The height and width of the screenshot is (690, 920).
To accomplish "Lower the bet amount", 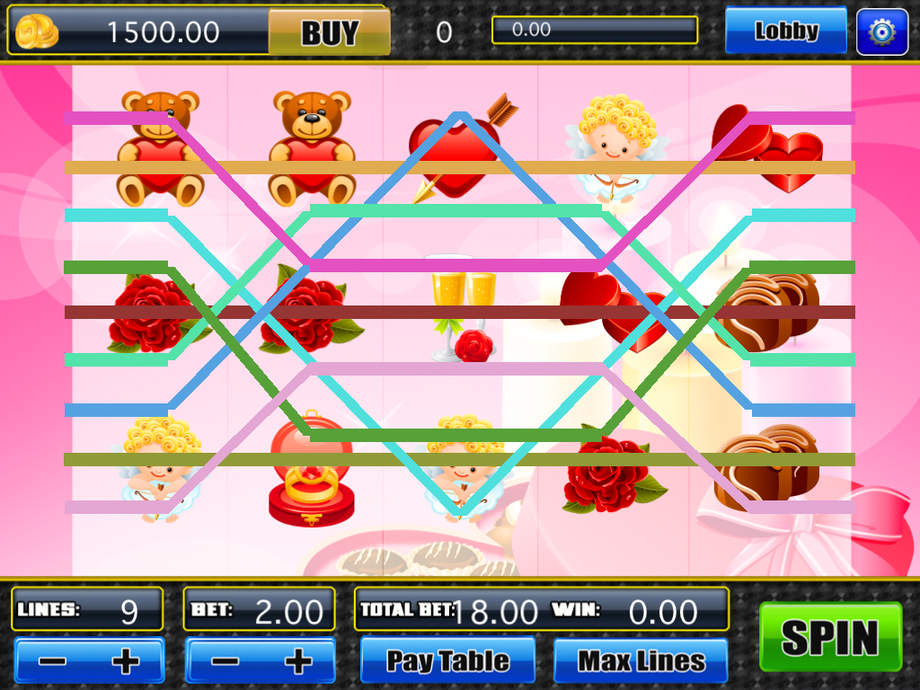I will click(x=225, y=661).
